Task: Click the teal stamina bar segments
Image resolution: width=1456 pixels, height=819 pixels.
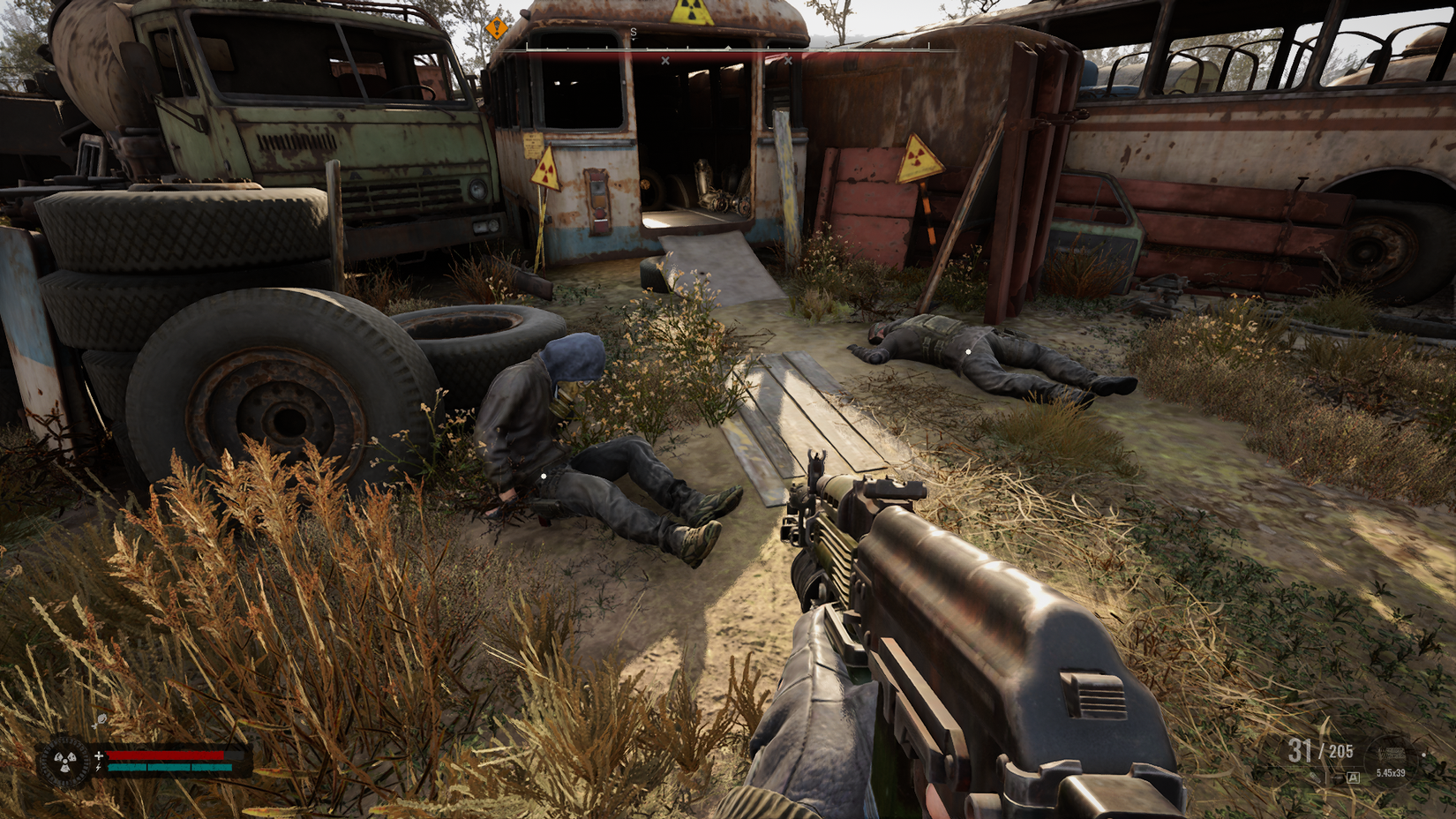Action: click(168, 767)
